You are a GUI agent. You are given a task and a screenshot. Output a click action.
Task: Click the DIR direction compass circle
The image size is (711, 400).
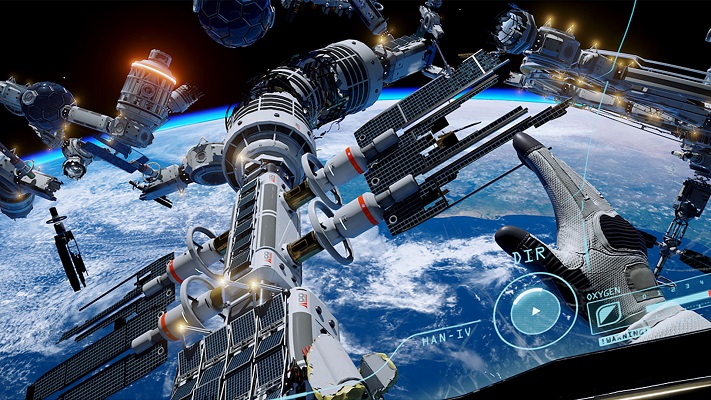click(x=535, y=311)
